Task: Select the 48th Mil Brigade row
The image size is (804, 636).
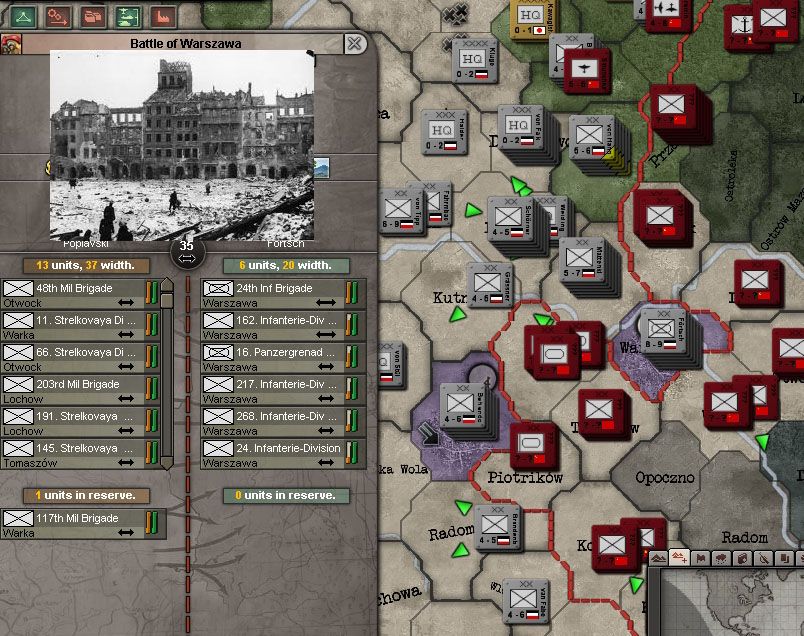Action: click(x=82, y=294)
